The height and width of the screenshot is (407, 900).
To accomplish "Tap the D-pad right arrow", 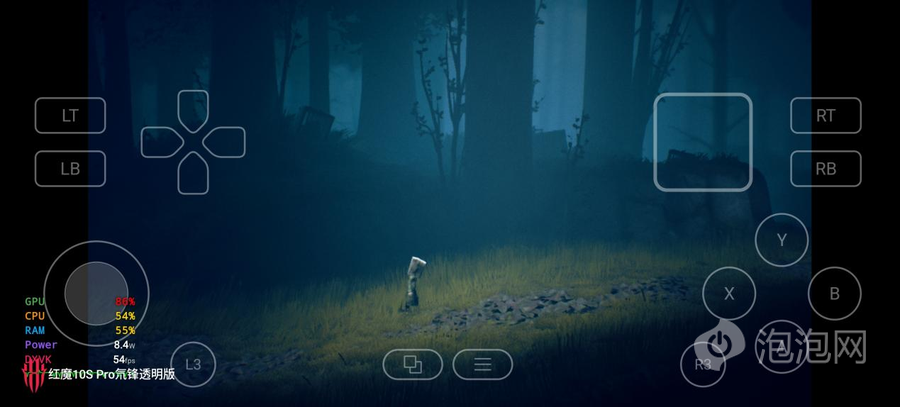I will 226,142.
